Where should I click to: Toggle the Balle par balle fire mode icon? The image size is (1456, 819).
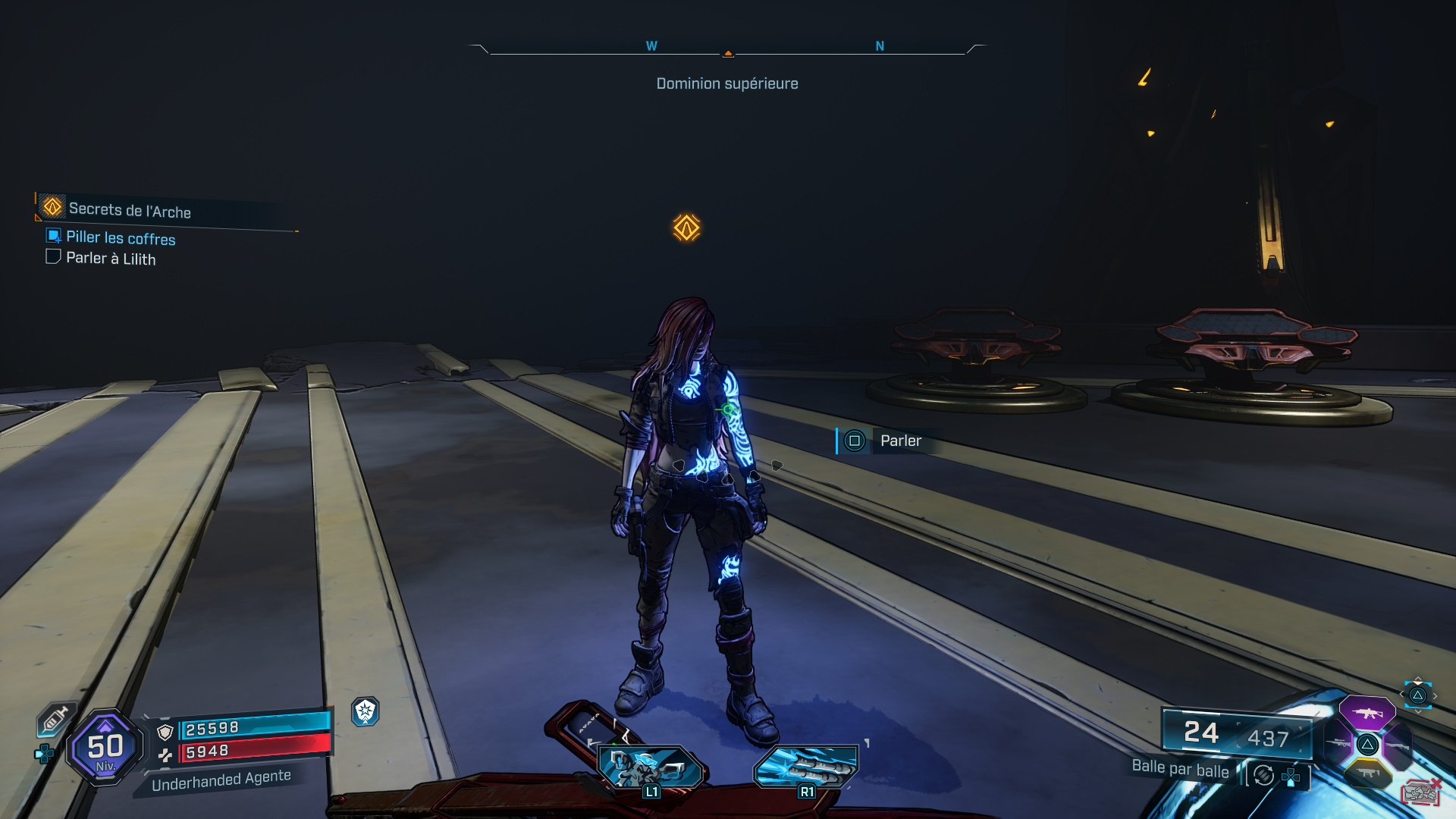pyautogui.click(x=1263, y=776)
